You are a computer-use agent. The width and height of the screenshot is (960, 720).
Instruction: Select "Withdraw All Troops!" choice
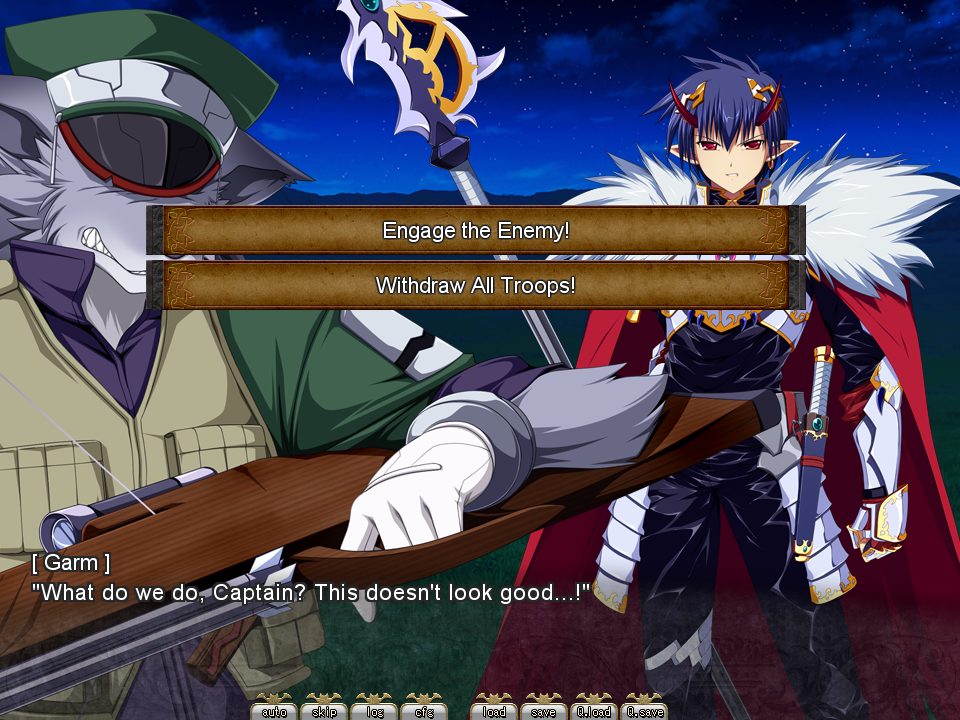click(x=476, y=286)
